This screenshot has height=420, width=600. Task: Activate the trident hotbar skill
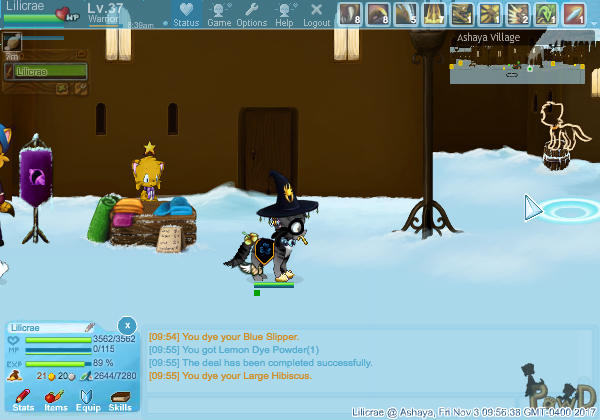tap(433, 14)
